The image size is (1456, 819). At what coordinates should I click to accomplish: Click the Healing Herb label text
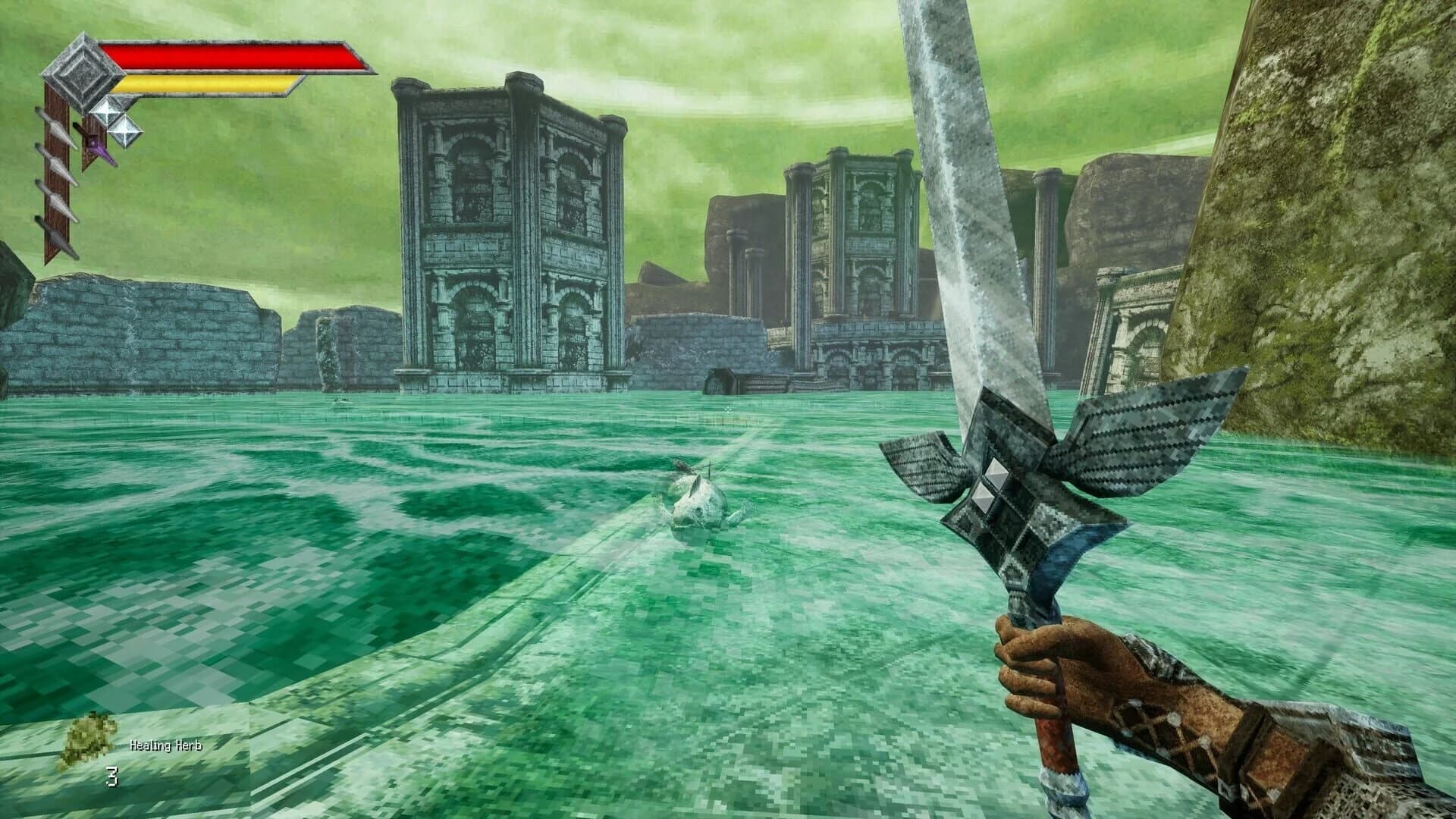[x=166, y=745]
